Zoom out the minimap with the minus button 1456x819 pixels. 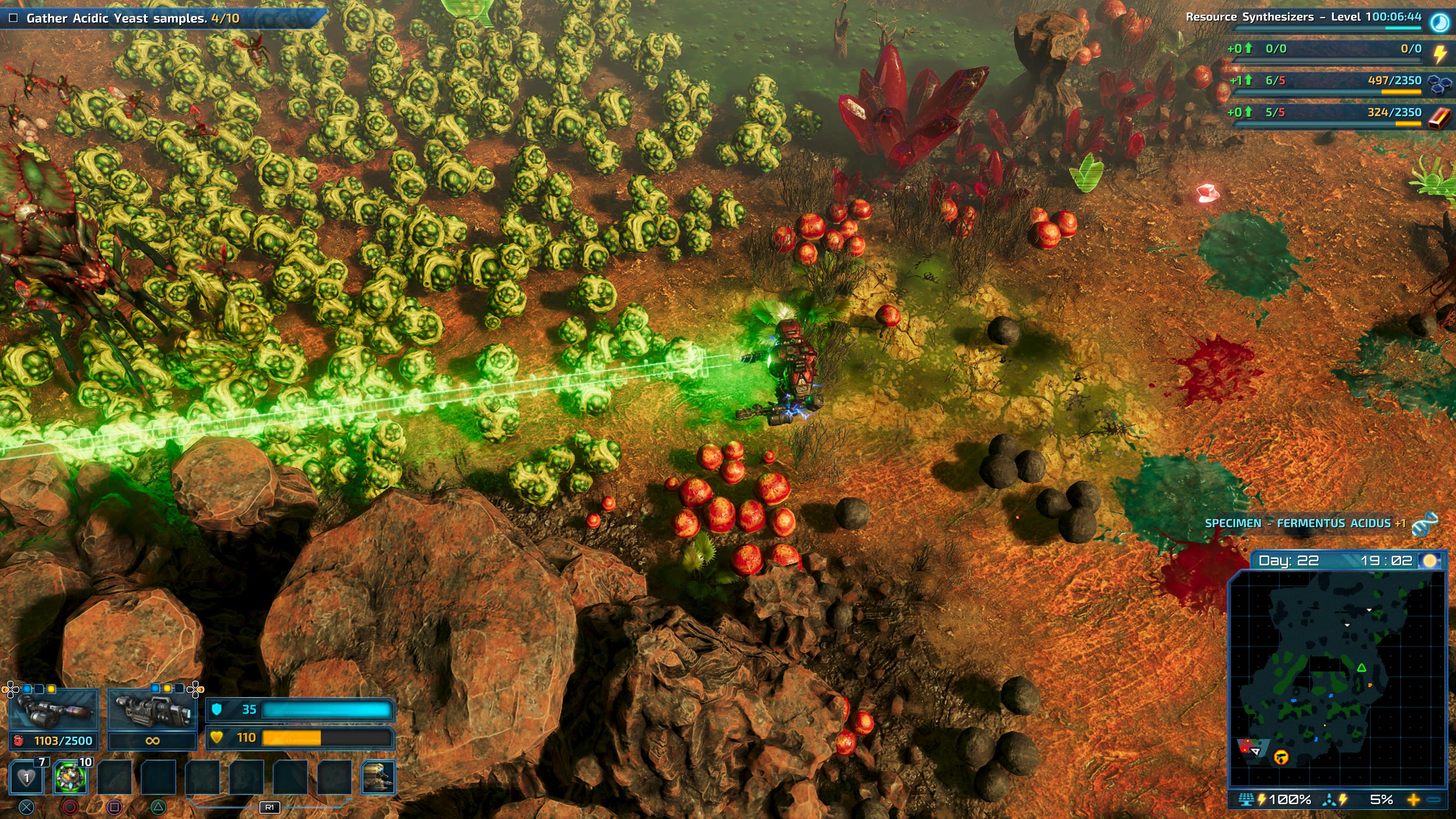click(1434, 800)
